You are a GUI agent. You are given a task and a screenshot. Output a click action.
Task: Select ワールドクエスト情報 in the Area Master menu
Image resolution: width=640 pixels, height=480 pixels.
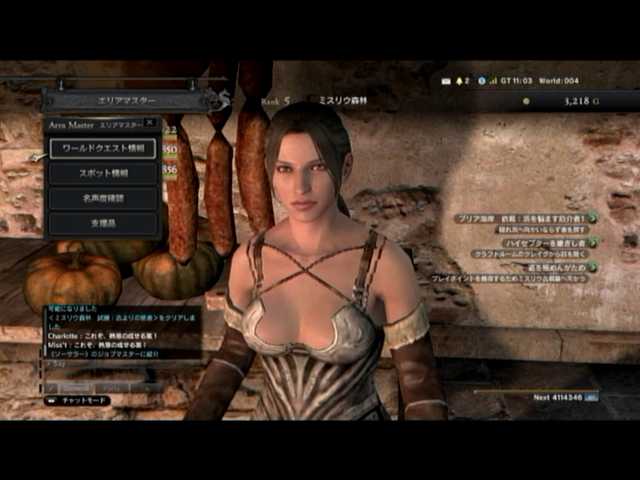coord(103,147)
